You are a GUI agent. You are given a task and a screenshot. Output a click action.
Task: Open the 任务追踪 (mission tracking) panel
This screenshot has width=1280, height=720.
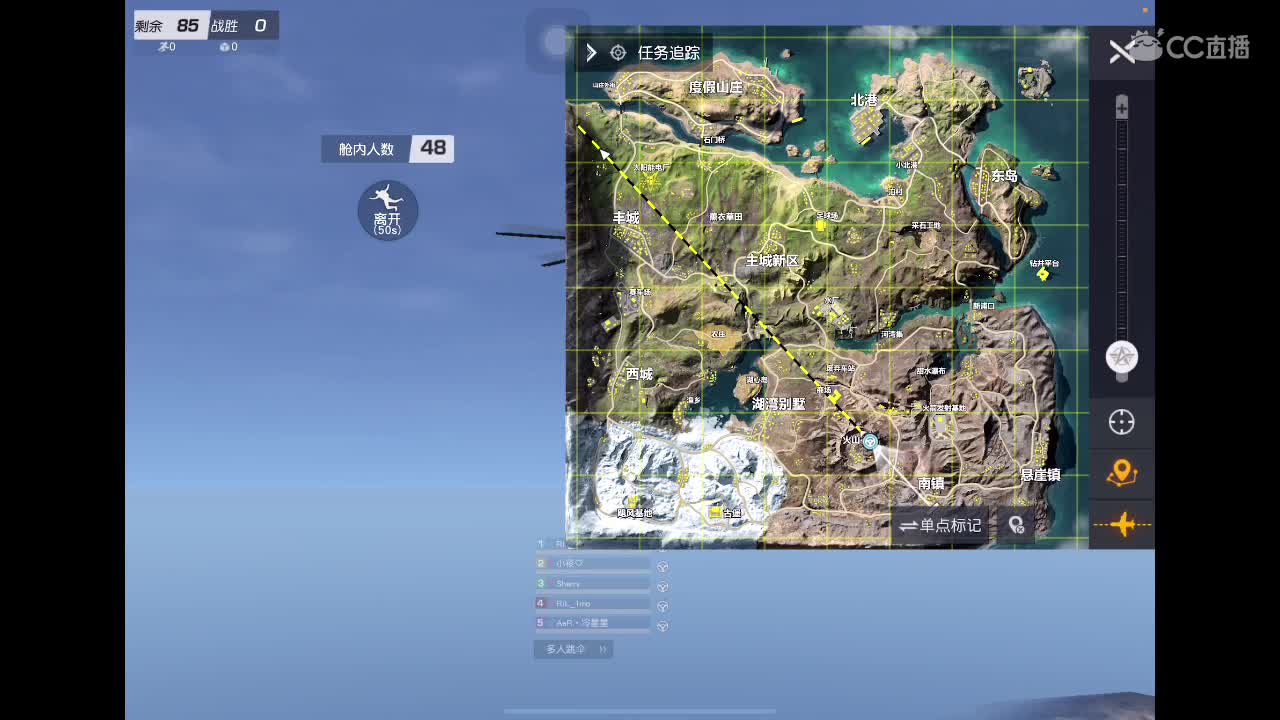[x=665, y=53]
